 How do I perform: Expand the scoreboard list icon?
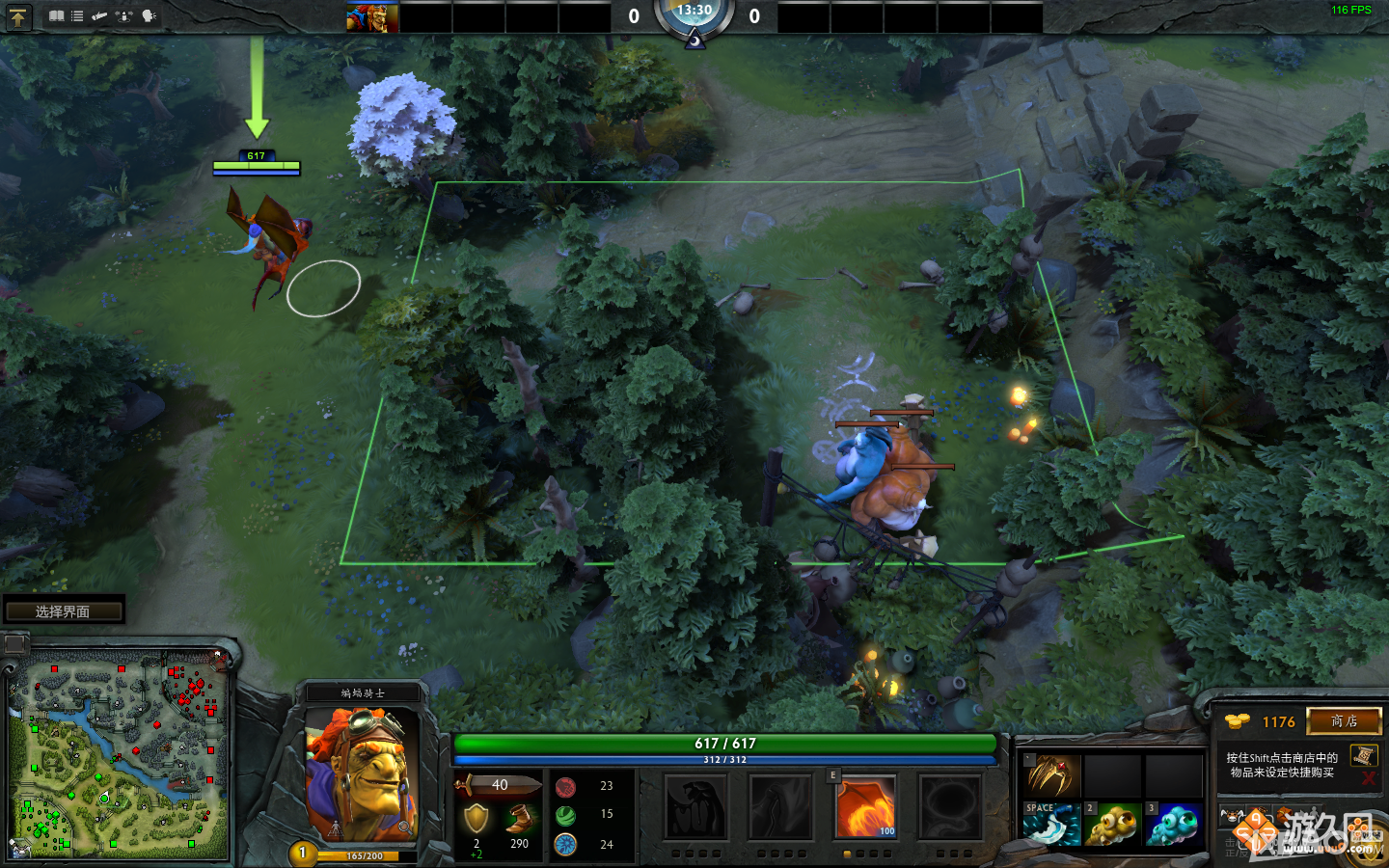pyautogui.click(x=76, y=16)
